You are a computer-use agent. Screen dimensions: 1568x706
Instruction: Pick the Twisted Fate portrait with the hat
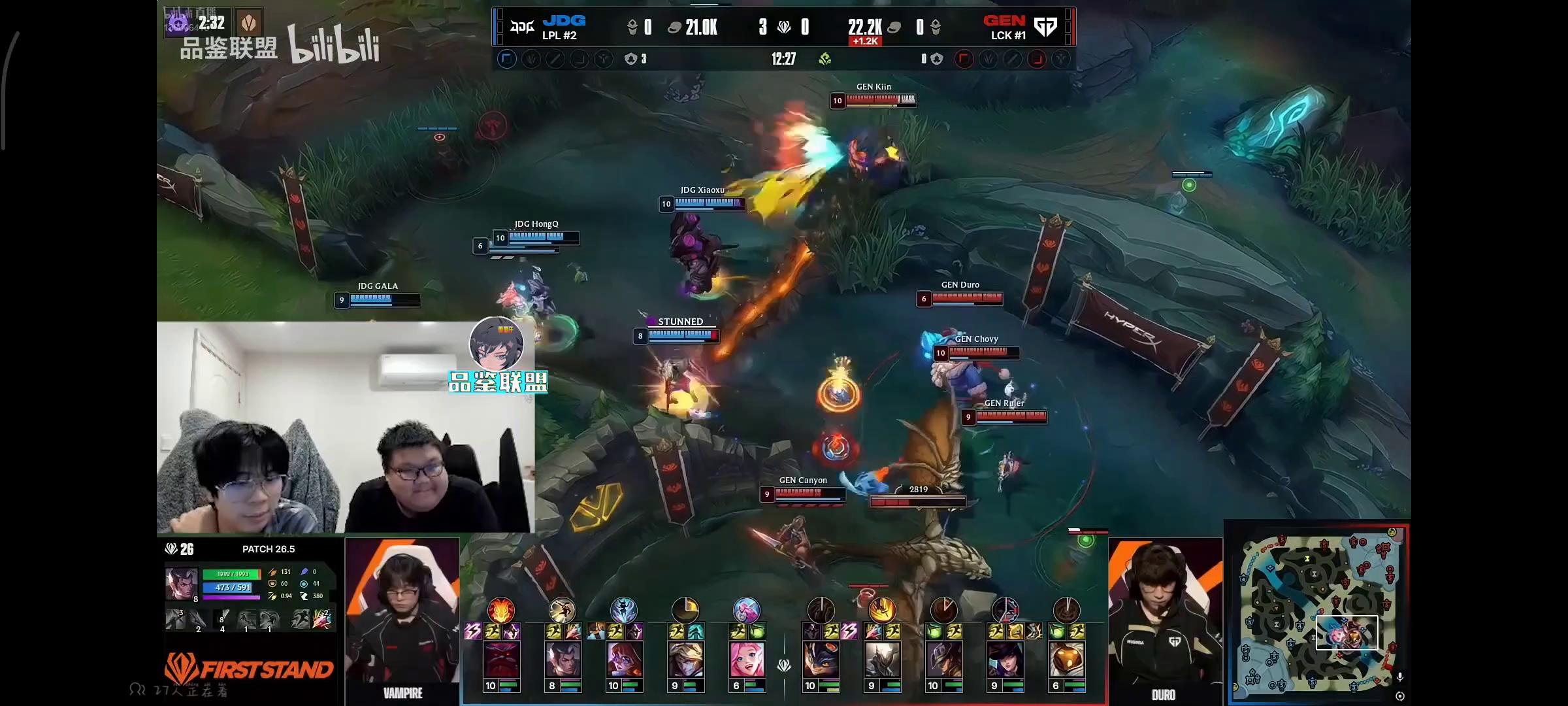[x=943, y=659]
